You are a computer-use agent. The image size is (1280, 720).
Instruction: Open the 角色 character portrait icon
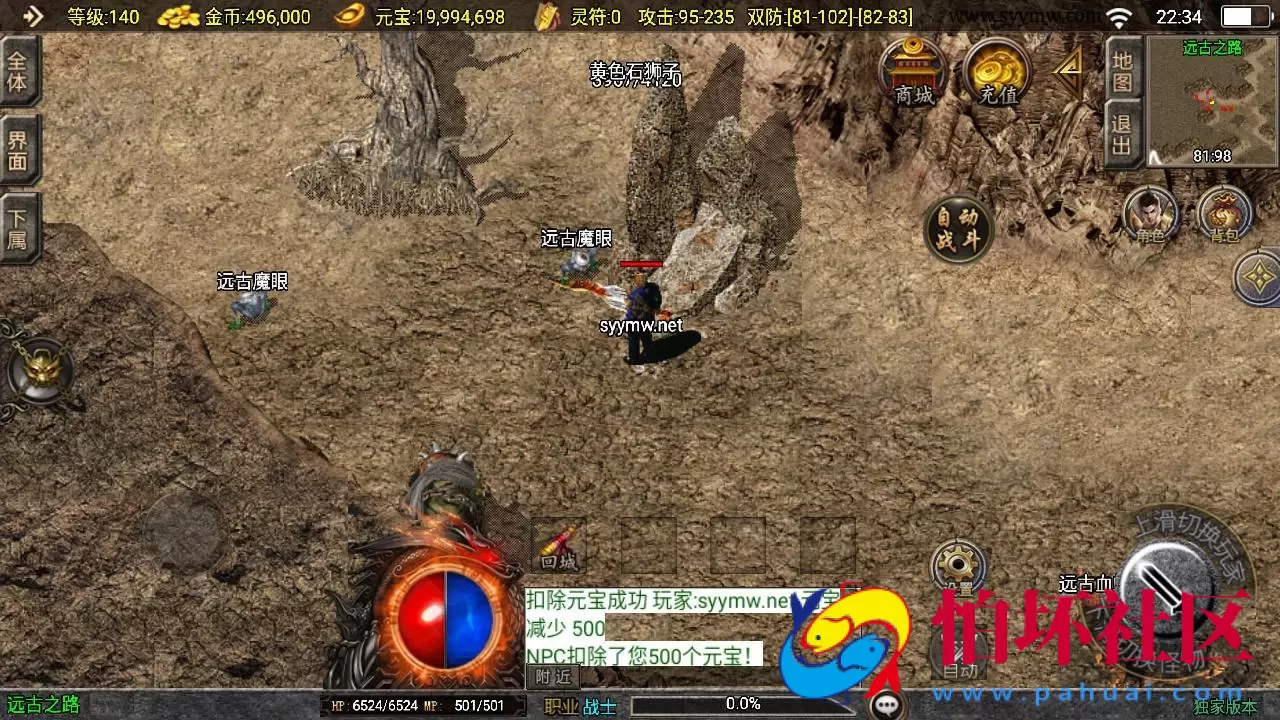(x=1150, y=213)
